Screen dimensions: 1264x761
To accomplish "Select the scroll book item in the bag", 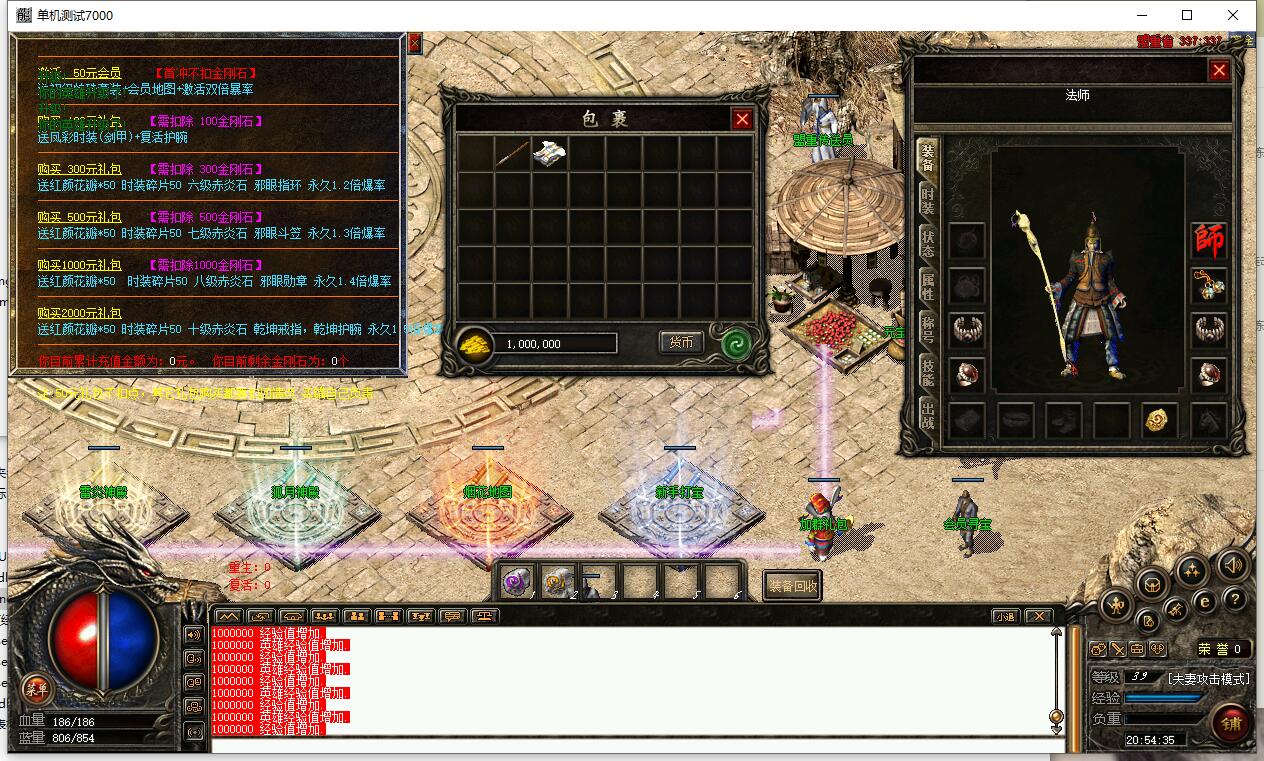I will click(x=550, y=153).
